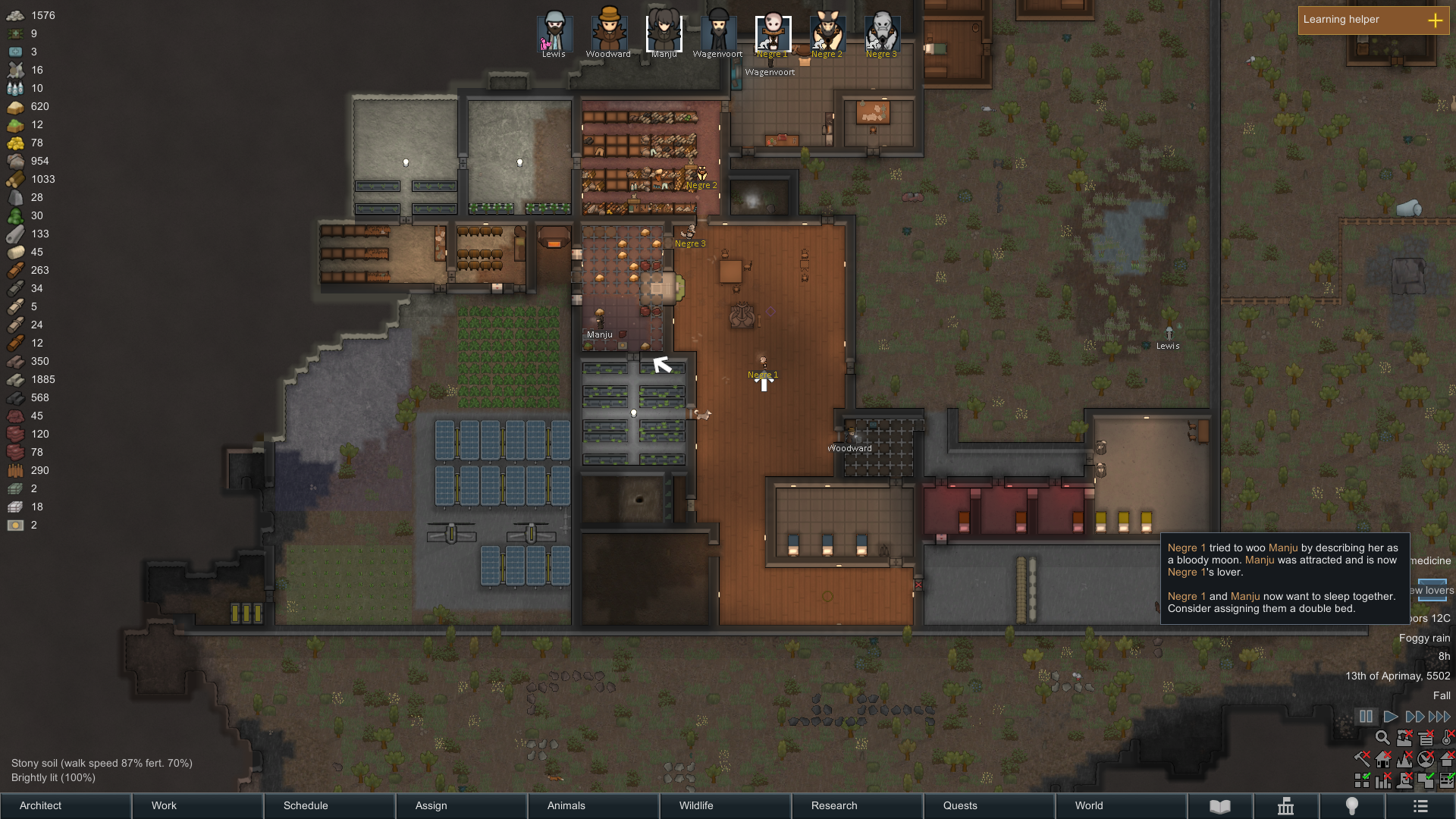The height and width of the screenshot is (819, 1456).
Task: Click the magnifying glass search icon
Action: [x=1382, y=738]
